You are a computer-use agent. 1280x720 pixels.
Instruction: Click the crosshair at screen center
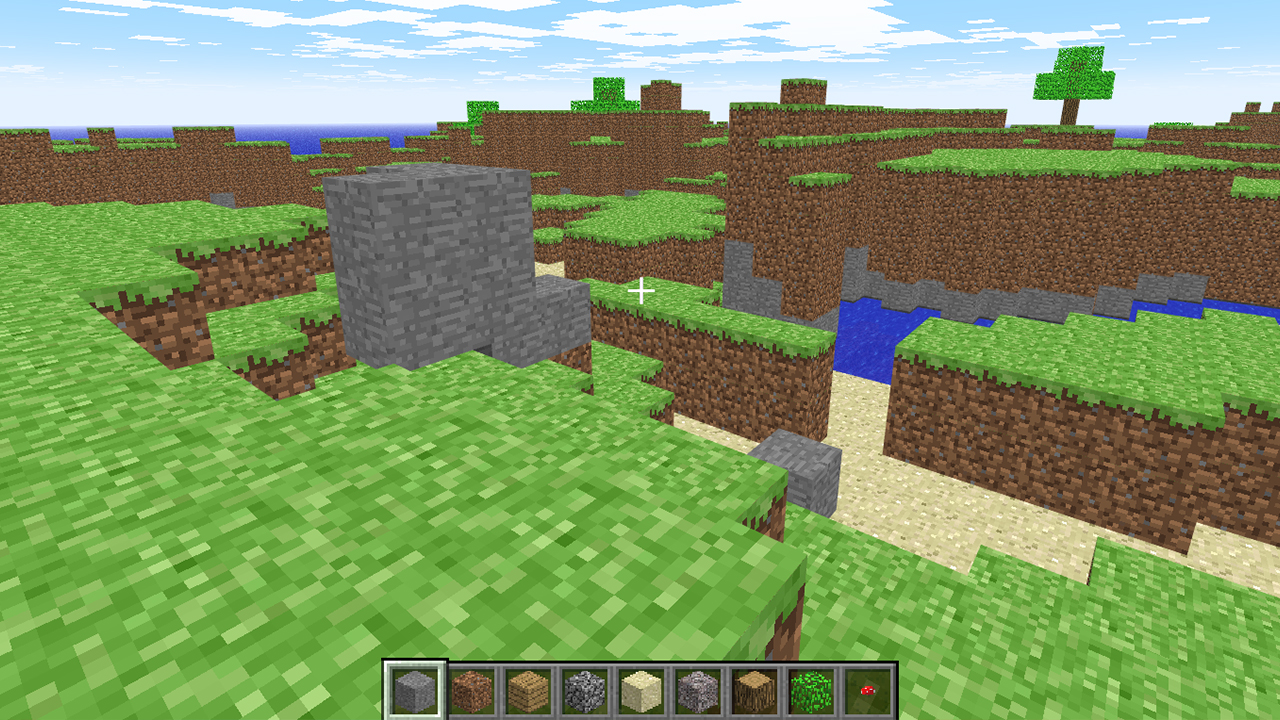pos(641,290)
